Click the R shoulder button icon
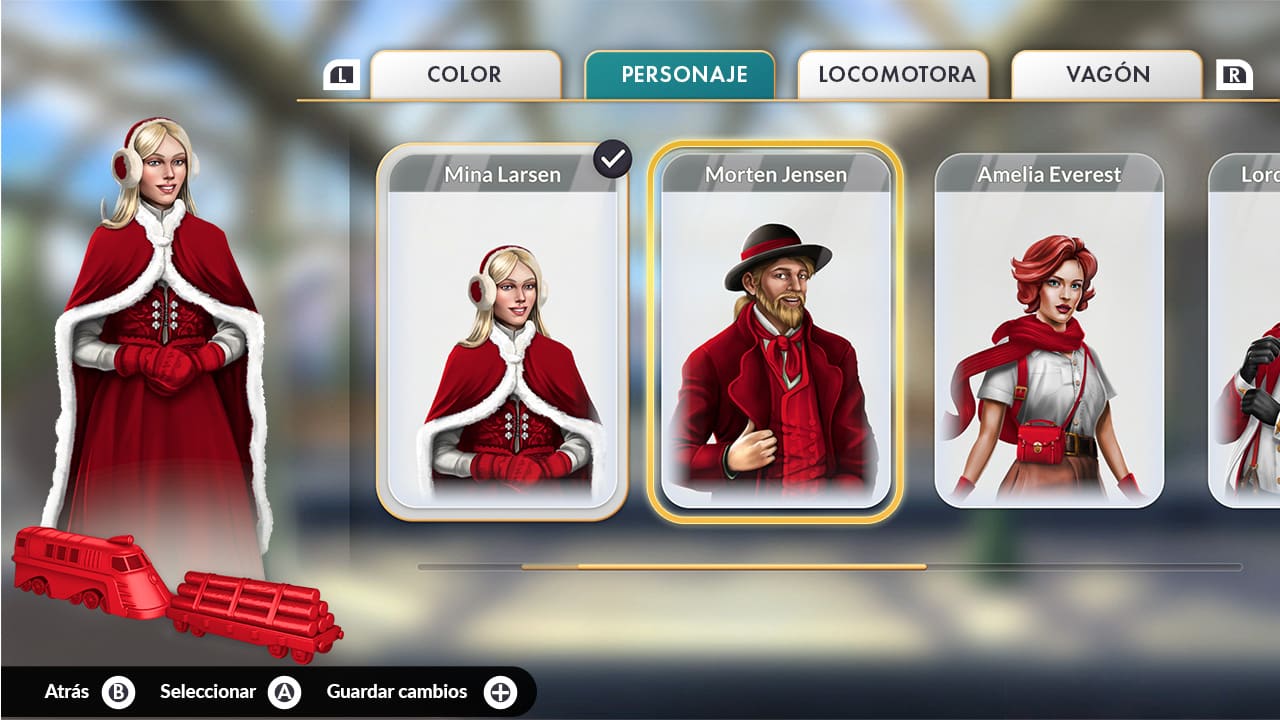 click(x=1236, y=73)
